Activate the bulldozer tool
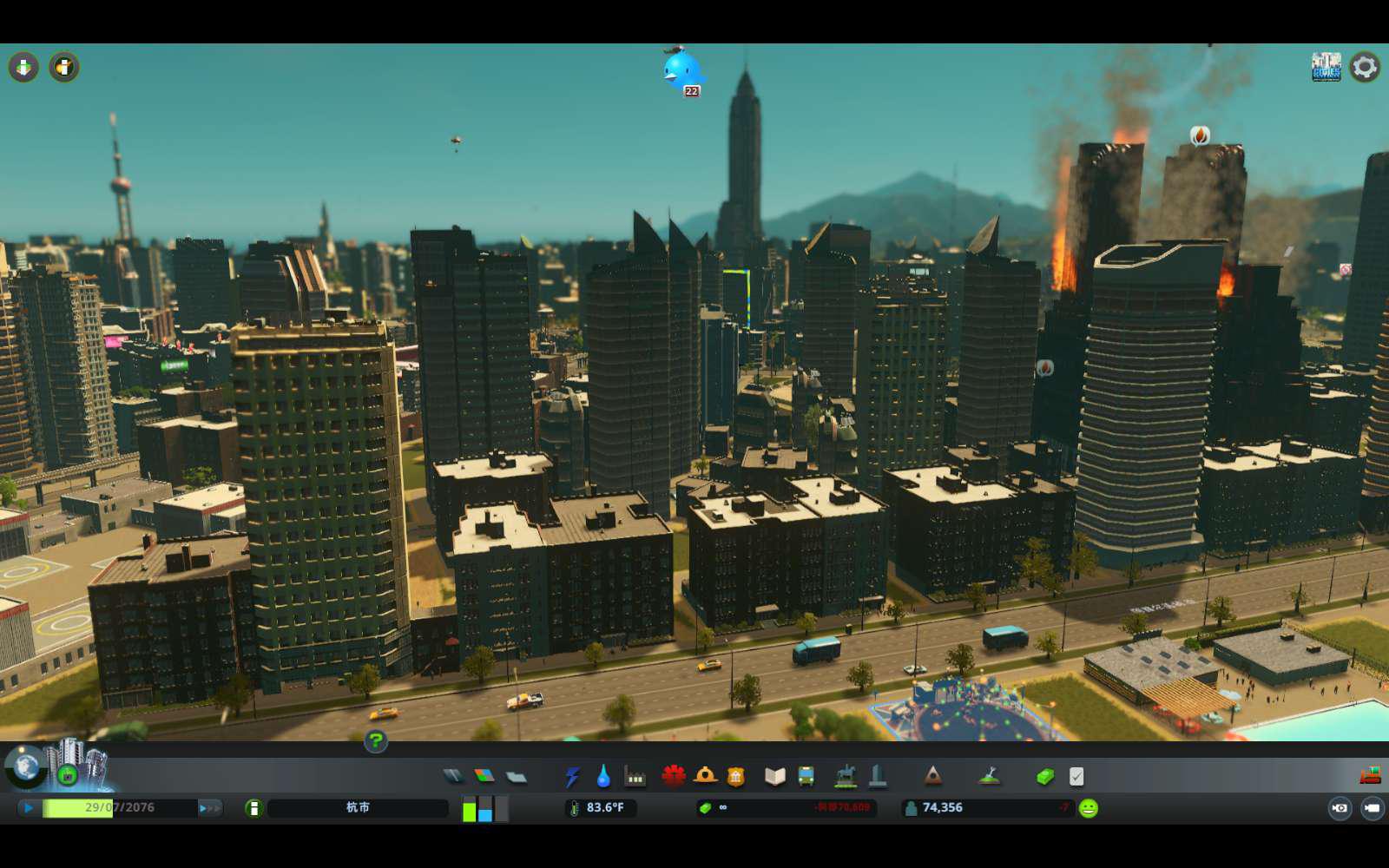 (1371, 775)
